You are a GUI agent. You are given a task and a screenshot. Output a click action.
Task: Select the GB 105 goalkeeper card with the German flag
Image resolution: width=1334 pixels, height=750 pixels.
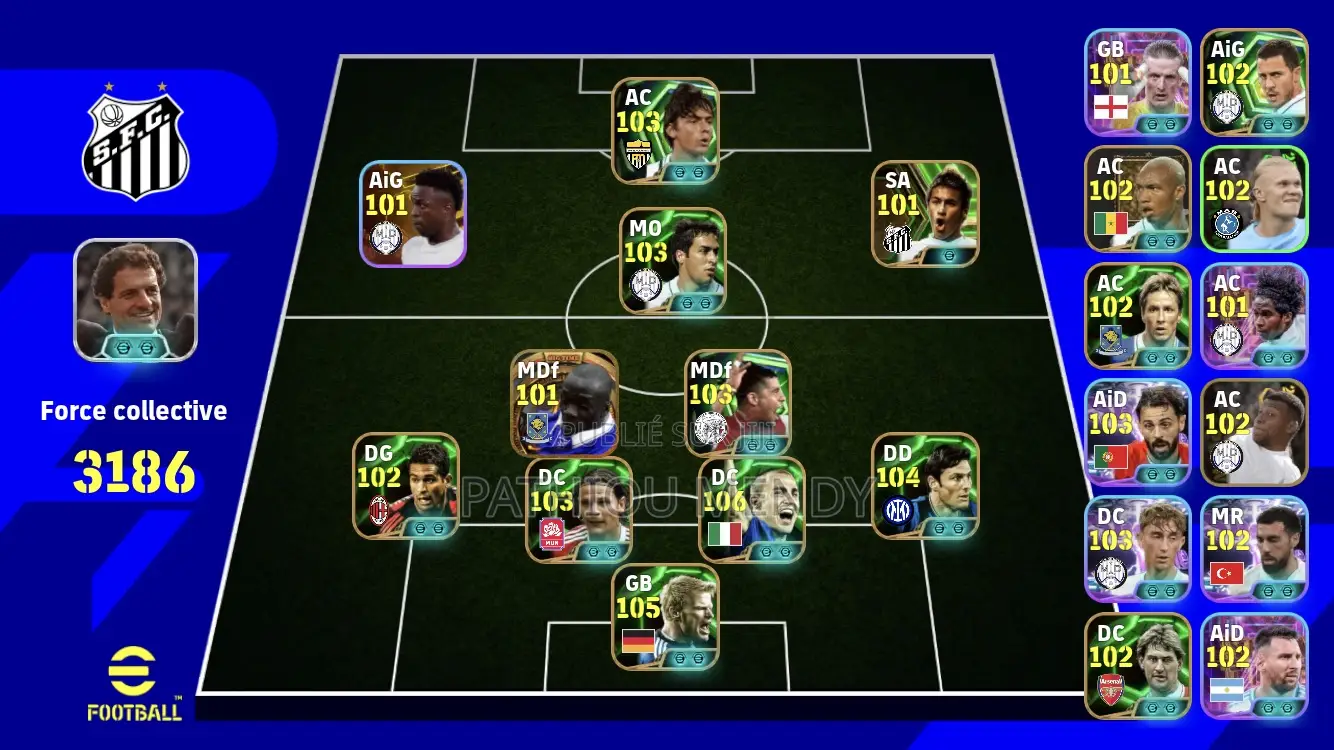(x=665, y=617)
